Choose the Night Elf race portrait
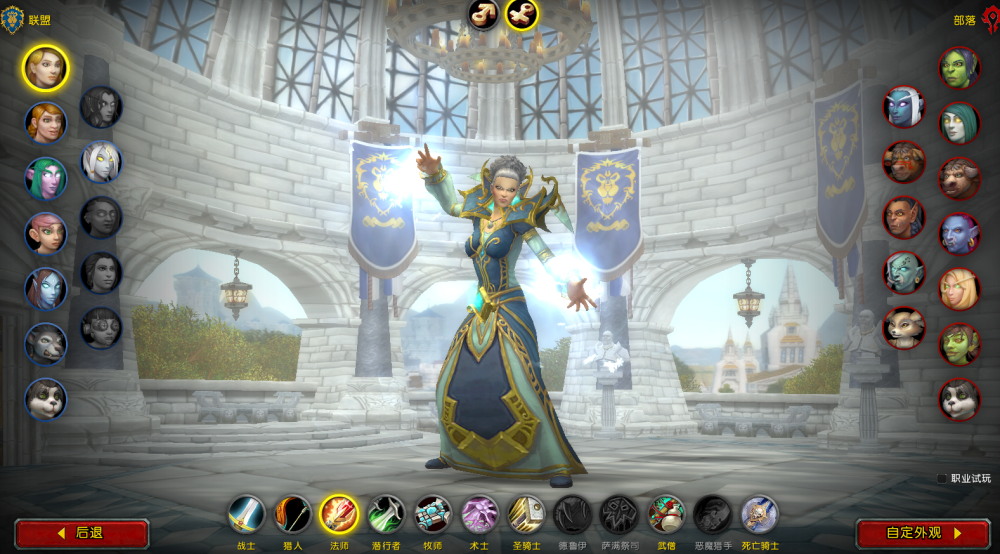The width and height of the screenshot is (1000, 554). click(x=46, y=179)
